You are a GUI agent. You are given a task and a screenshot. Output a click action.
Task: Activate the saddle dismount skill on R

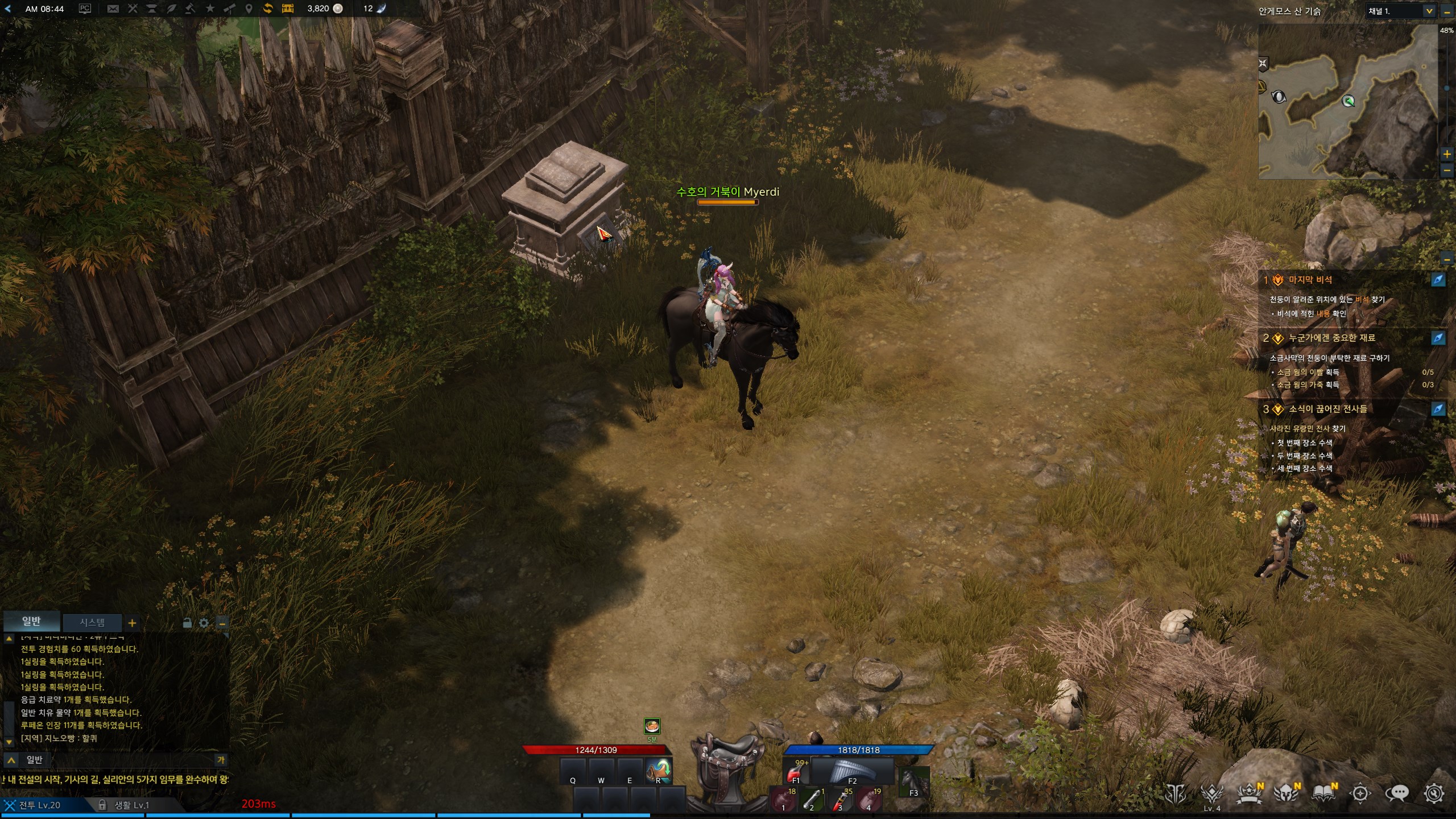(x=659, y=771)
